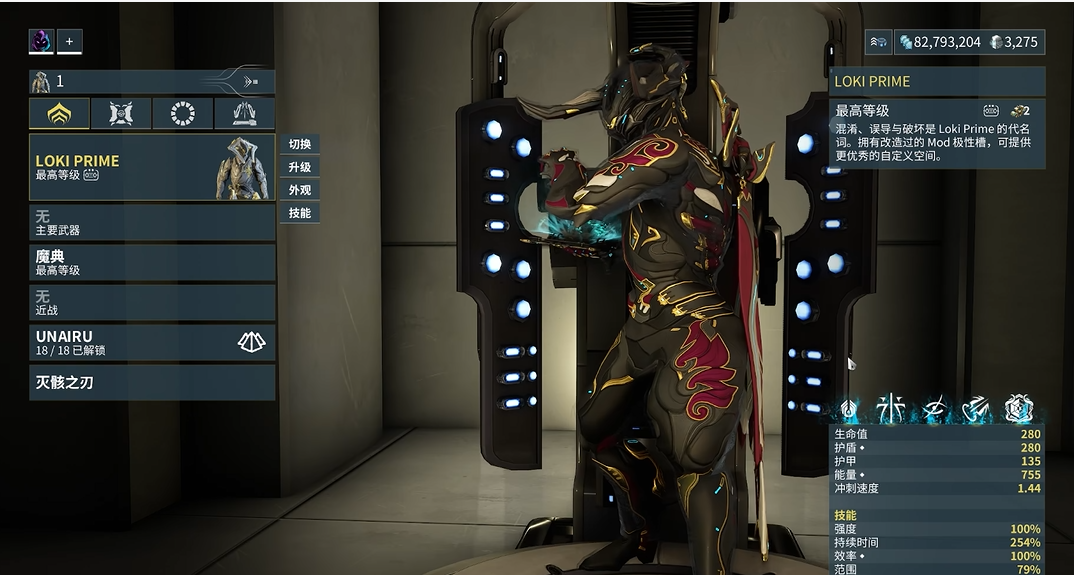Viewport: 1074px width, 575px height.
Task: Select the LOKI PRIME warframe slot
Action: [151, 167]
